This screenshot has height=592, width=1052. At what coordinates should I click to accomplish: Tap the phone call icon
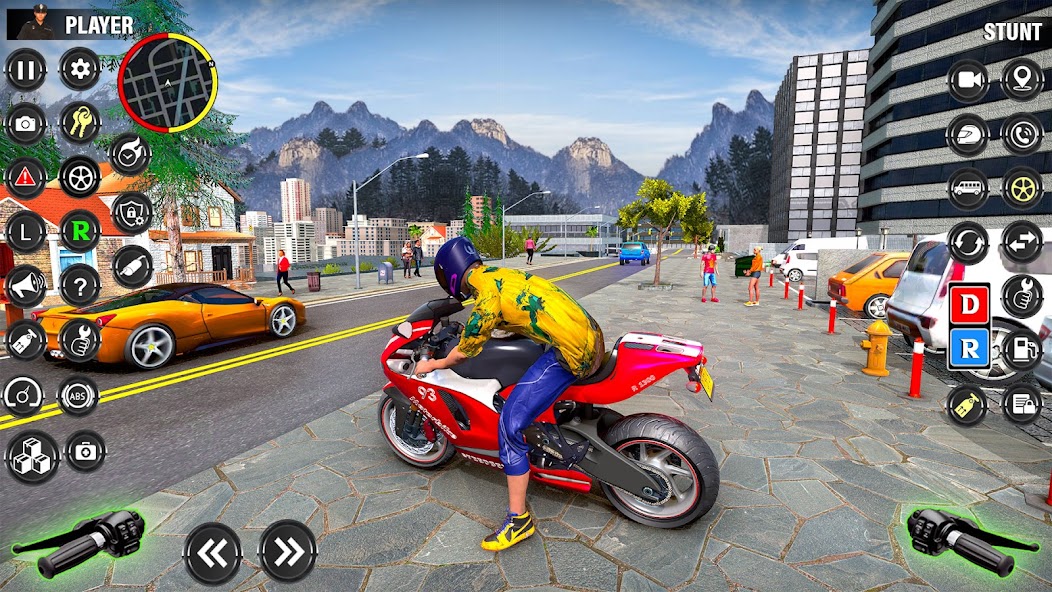(1022, 134)
